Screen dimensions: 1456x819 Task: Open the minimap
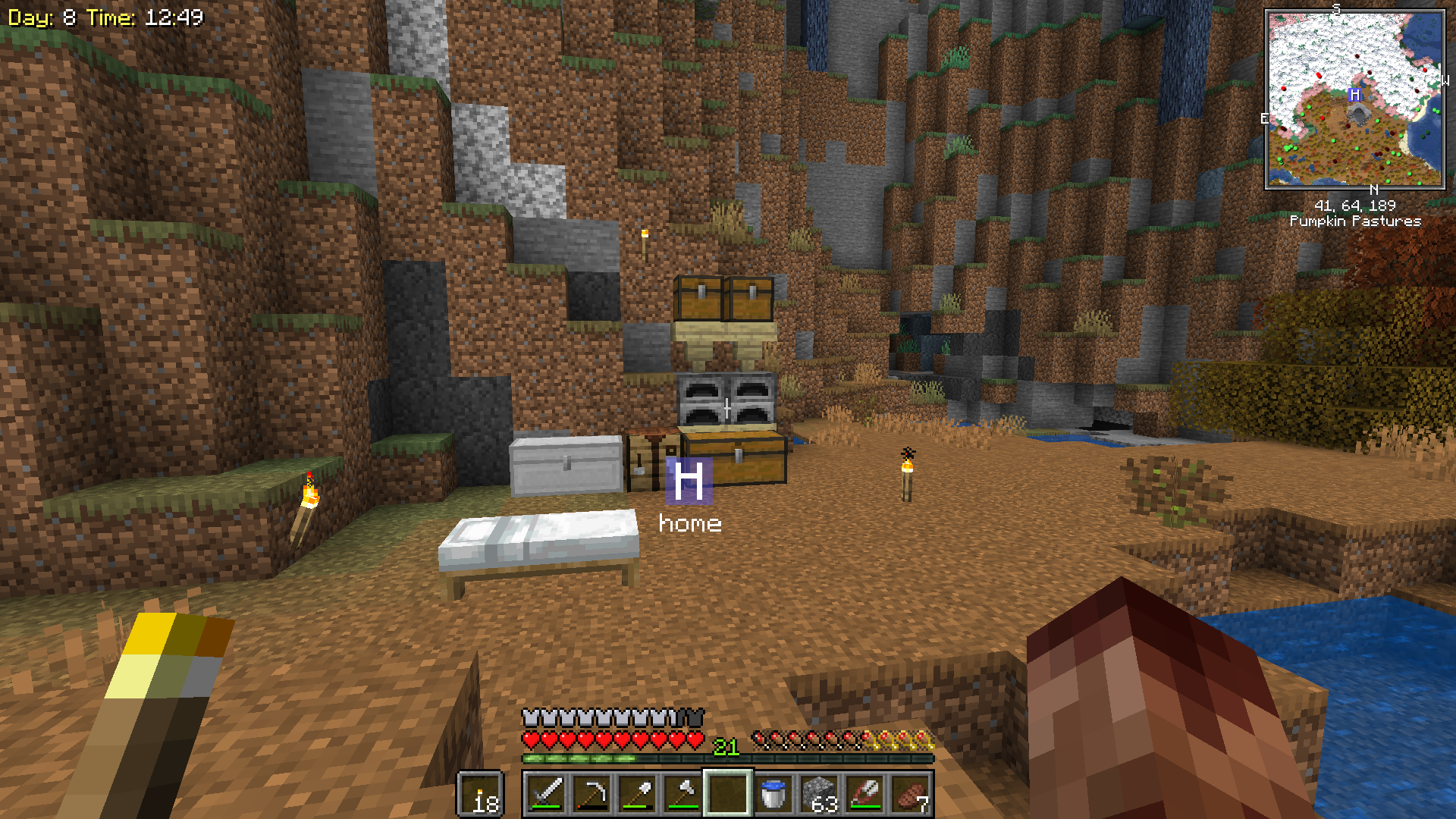(1354, 99)
